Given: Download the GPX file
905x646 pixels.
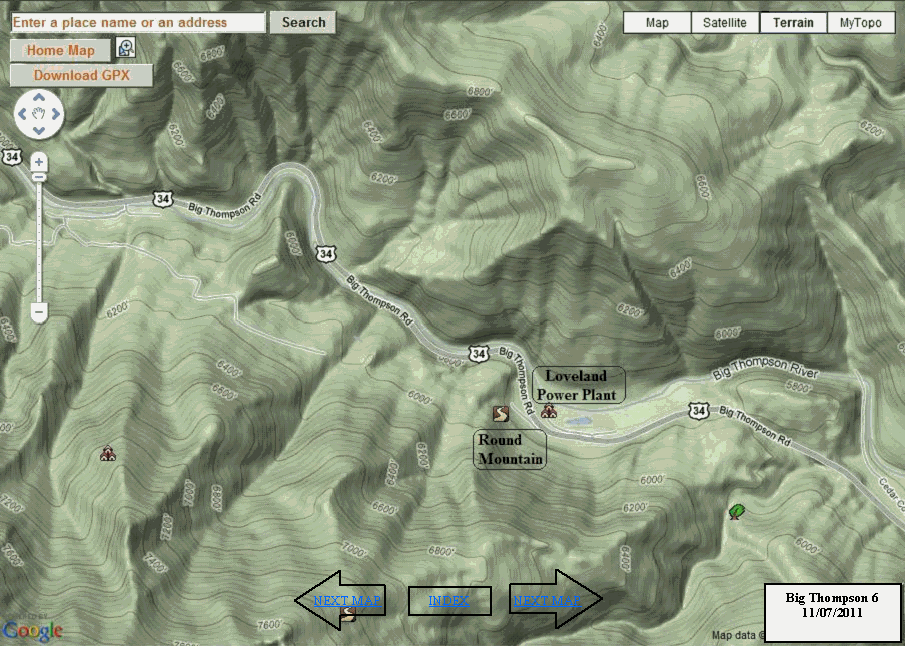Looking at the screenshot, I should point(81,75).
